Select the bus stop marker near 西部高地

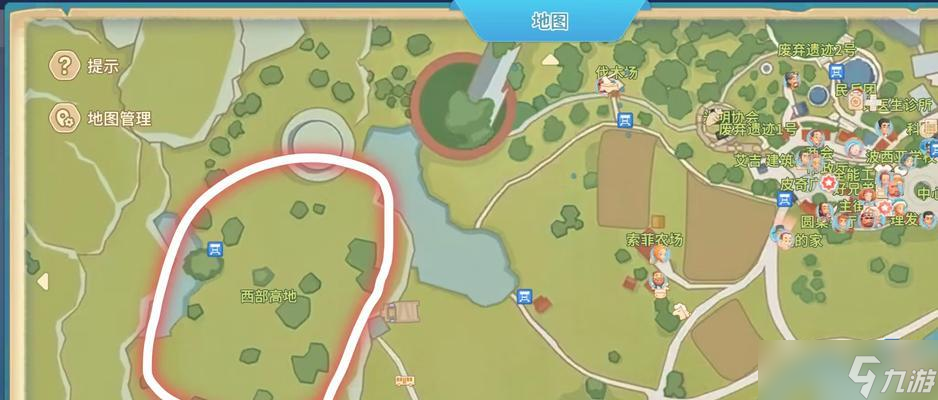point(214,249)
